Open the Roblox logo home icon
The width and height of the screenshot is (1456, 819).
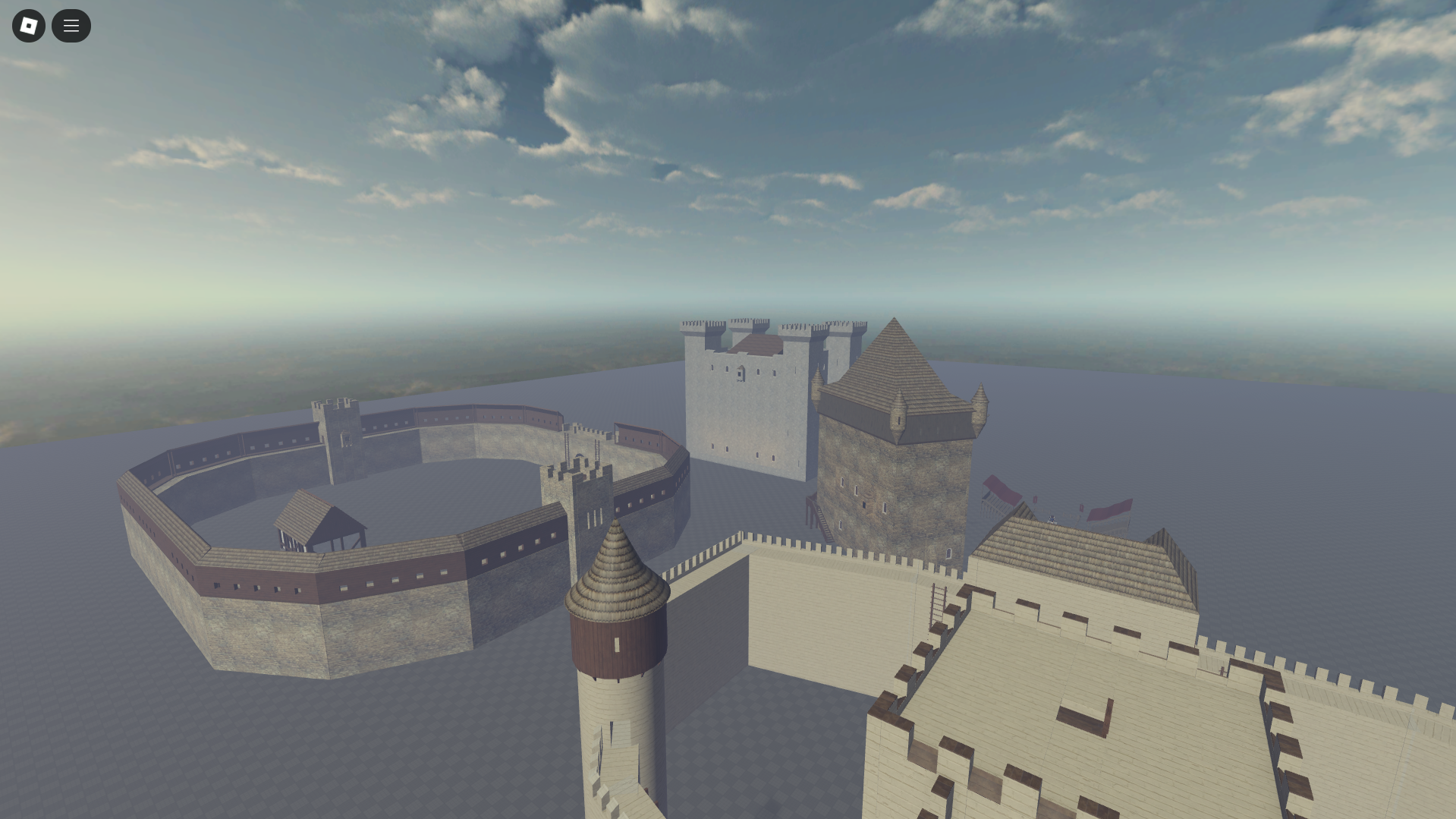[x=28, y=25]
